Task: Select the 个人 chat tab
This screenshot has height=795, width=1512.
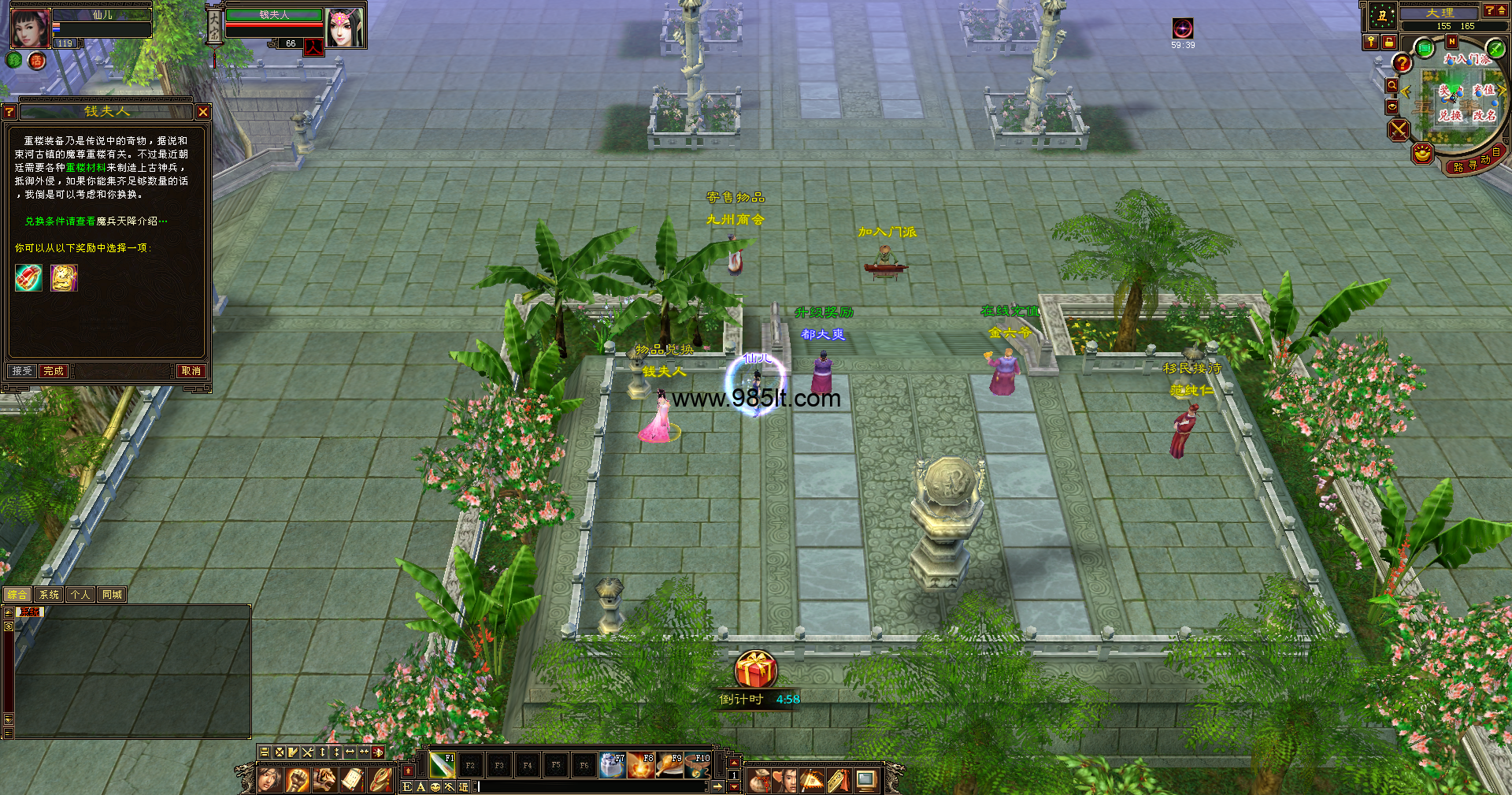Action: [80, 595]
